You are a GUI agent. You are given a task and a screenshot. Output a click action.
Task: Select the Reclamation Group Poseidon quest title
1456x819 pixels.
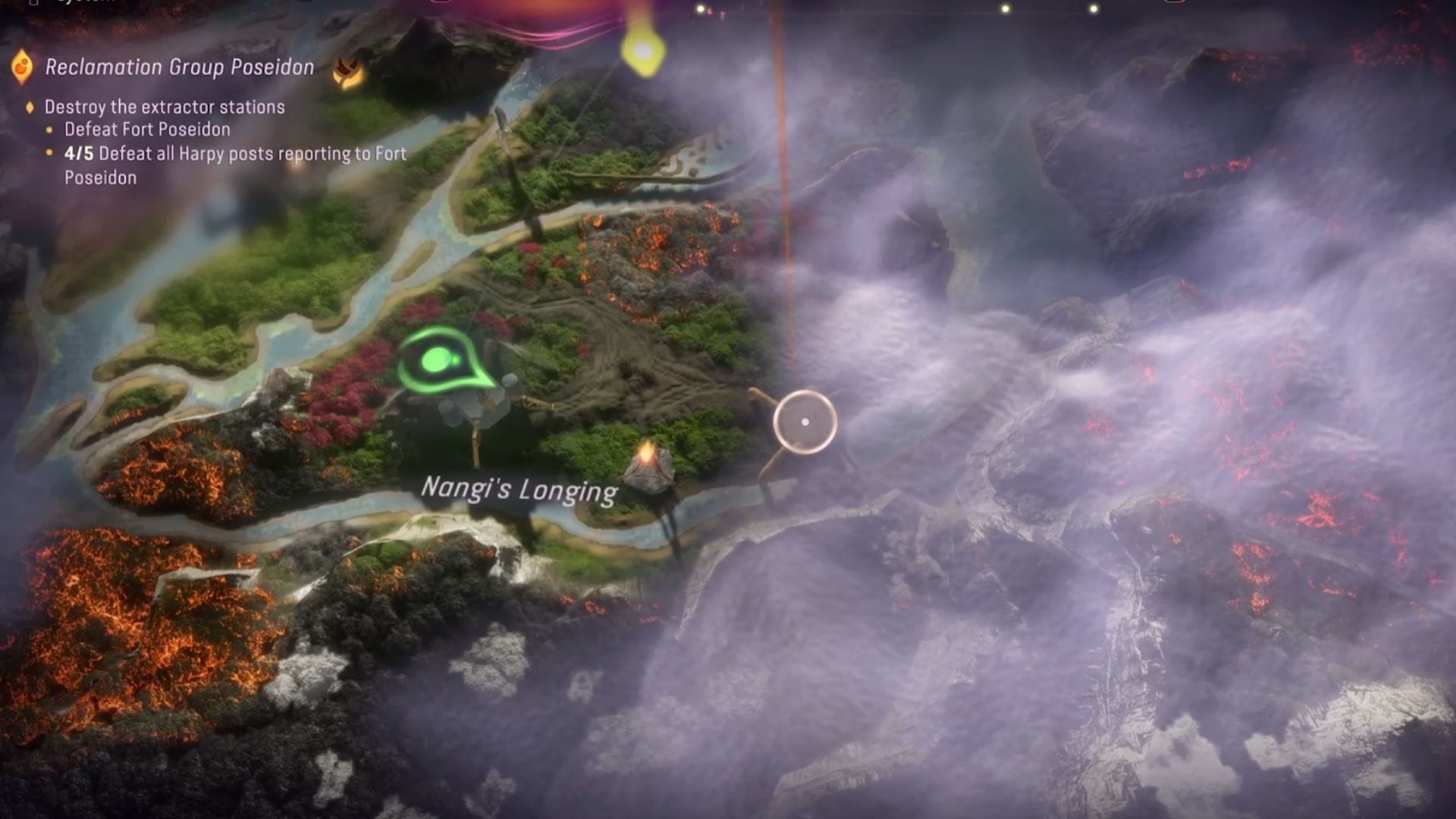[x=180, y=68]
